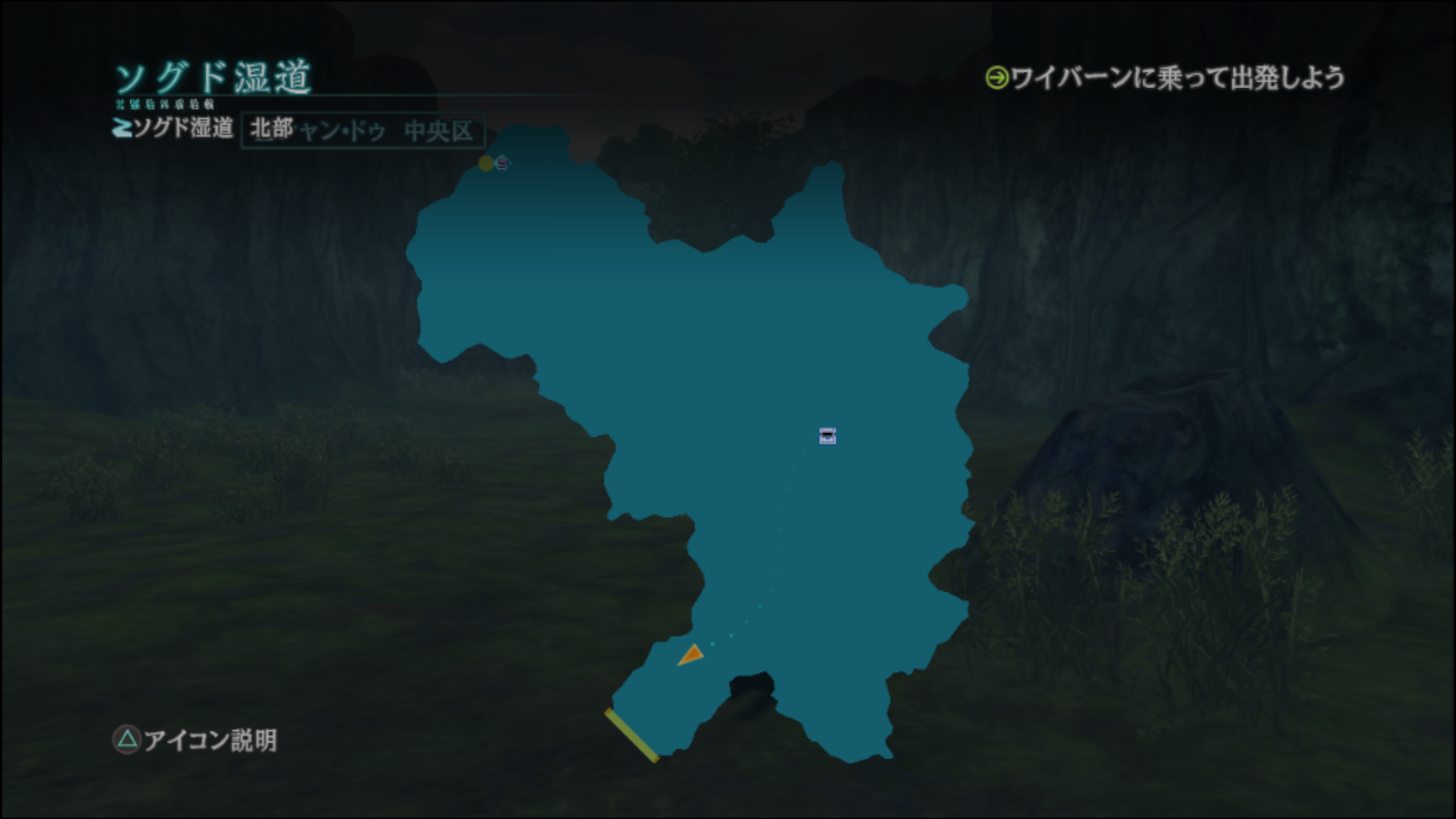Select the zigzag arrow icon beside ソグド湿道 breadcrumb
Image resolution: width=1456 pixels, height=819 pixels.
(121, 129)
